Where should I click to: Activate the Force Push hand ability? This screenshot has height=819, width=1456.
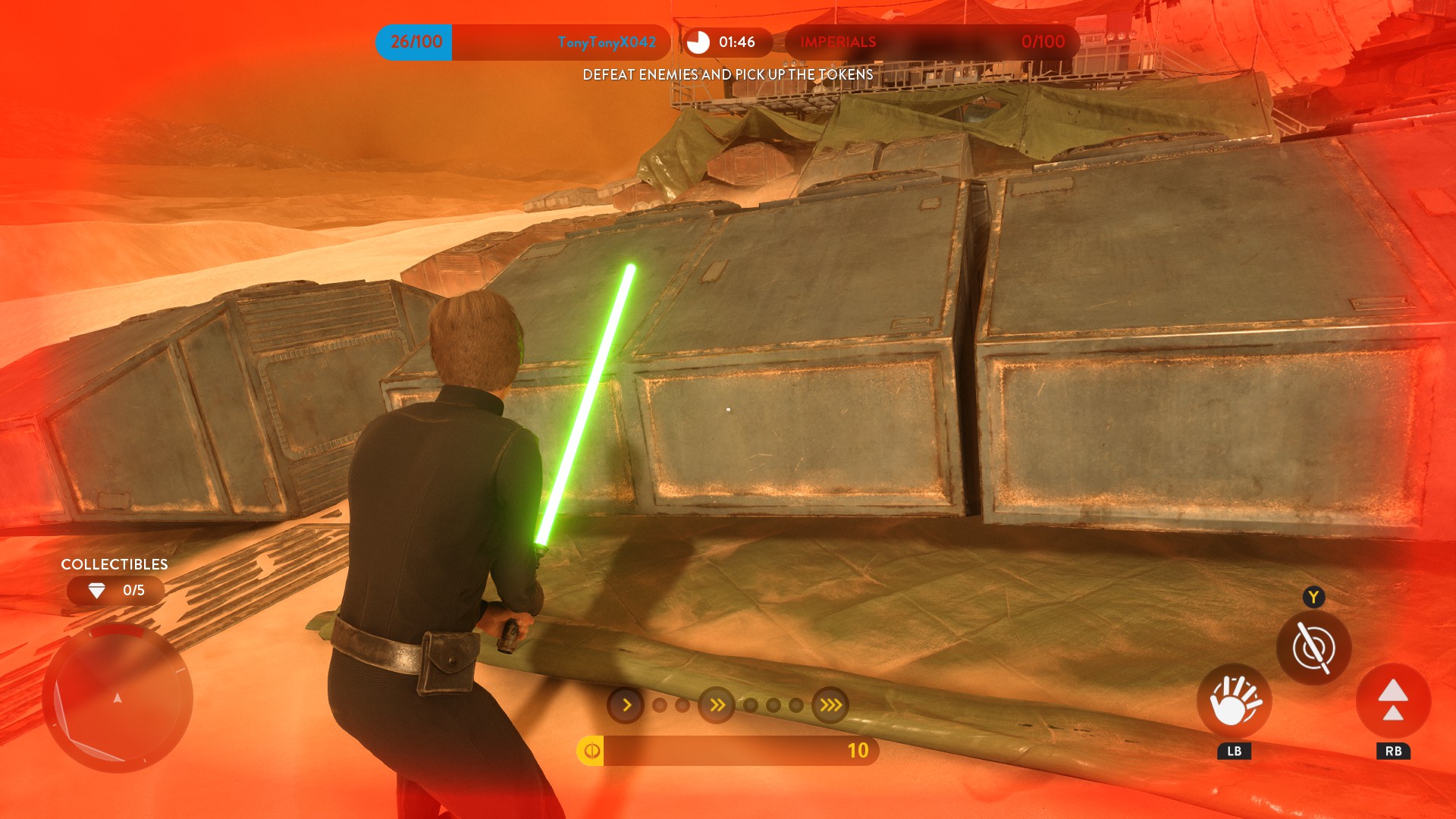(1234, 701)
